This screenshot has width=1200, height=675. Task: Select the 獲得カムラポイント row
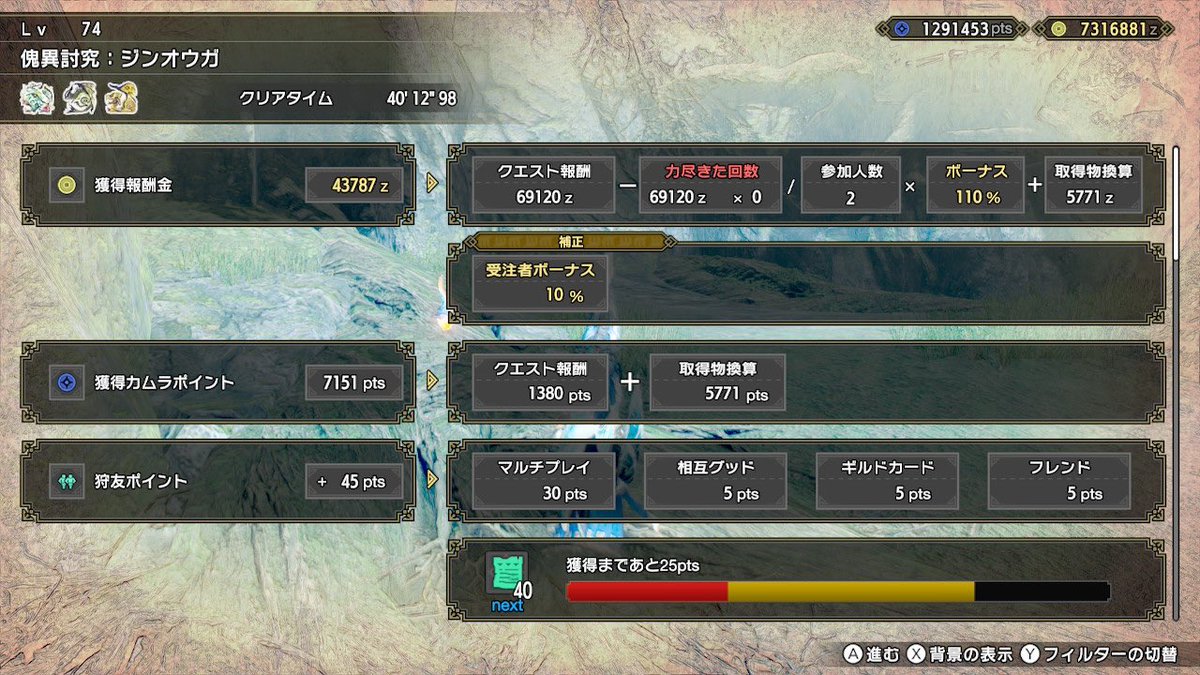coord(218,381)
